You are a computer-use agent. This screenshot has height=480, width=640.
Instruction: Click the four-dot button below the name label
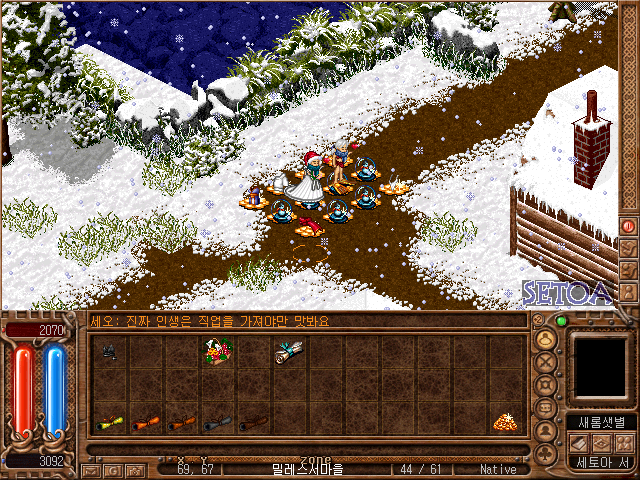pos(627,442)
